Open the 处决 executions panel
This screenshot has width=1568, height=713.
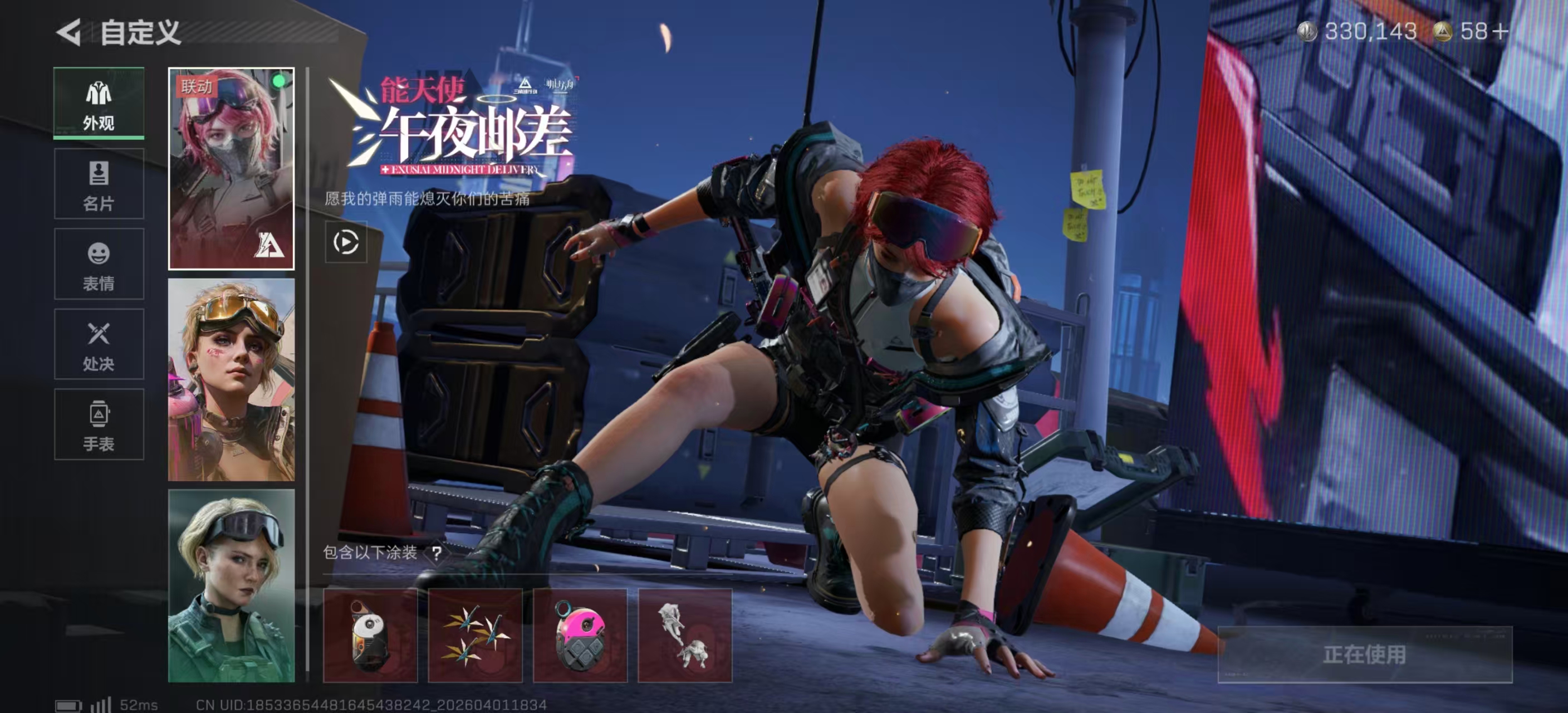tap(99, 345)
